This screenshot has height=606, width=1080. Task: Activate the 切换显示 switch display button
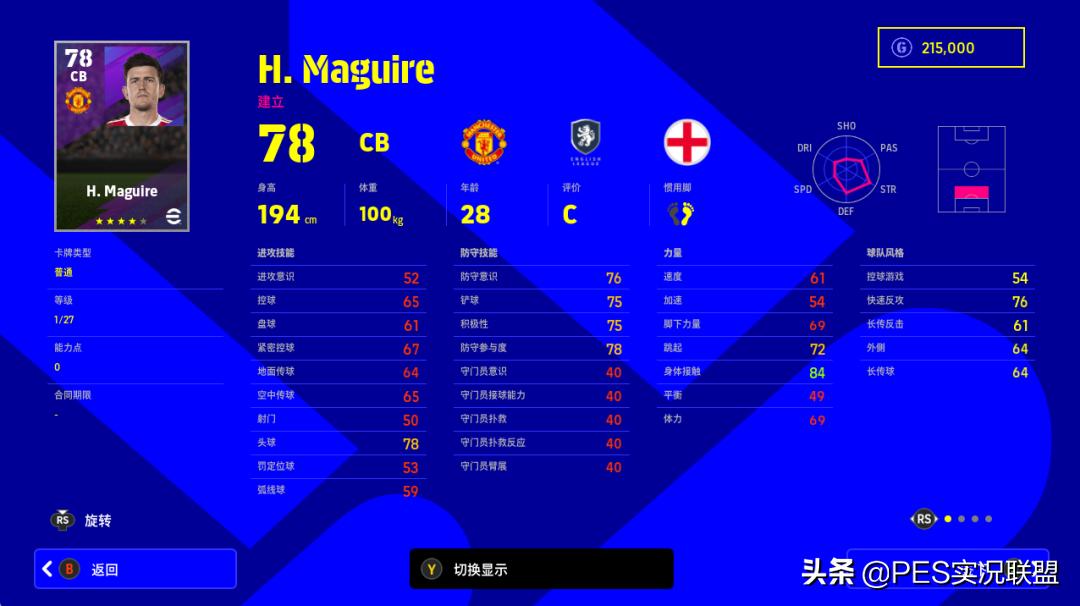(x=541, y=569)
